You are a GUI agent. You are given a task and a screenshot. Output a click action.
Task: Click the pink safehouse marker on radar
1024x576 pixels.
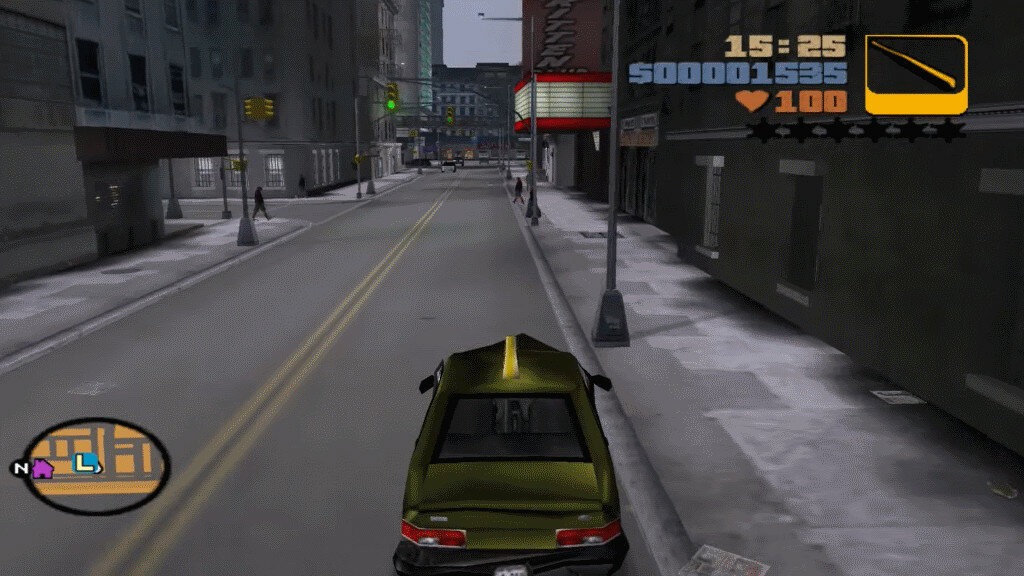(43, 468)
